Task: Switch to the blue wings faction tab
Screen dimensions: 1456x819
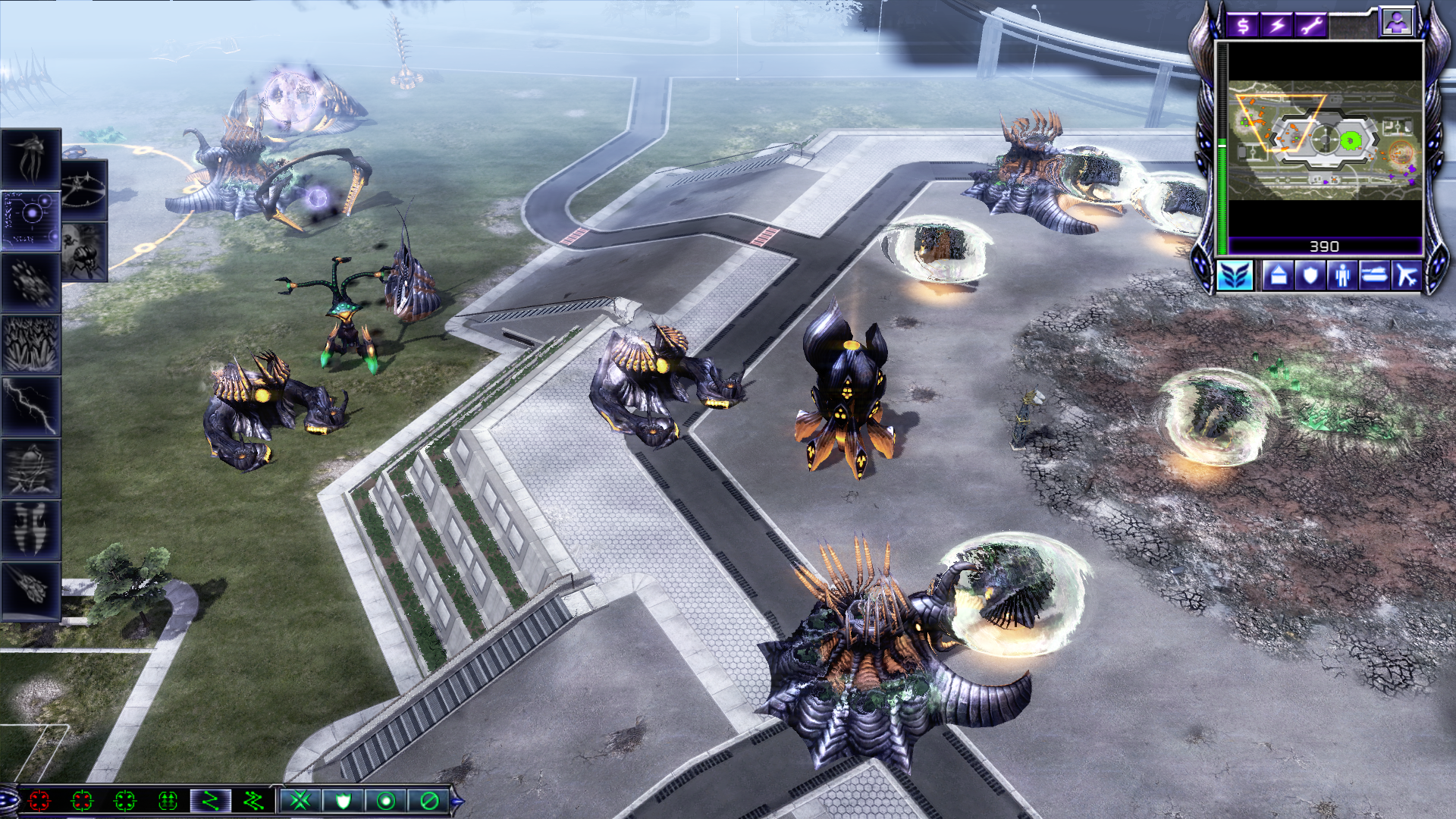Action: [1235, 275]
